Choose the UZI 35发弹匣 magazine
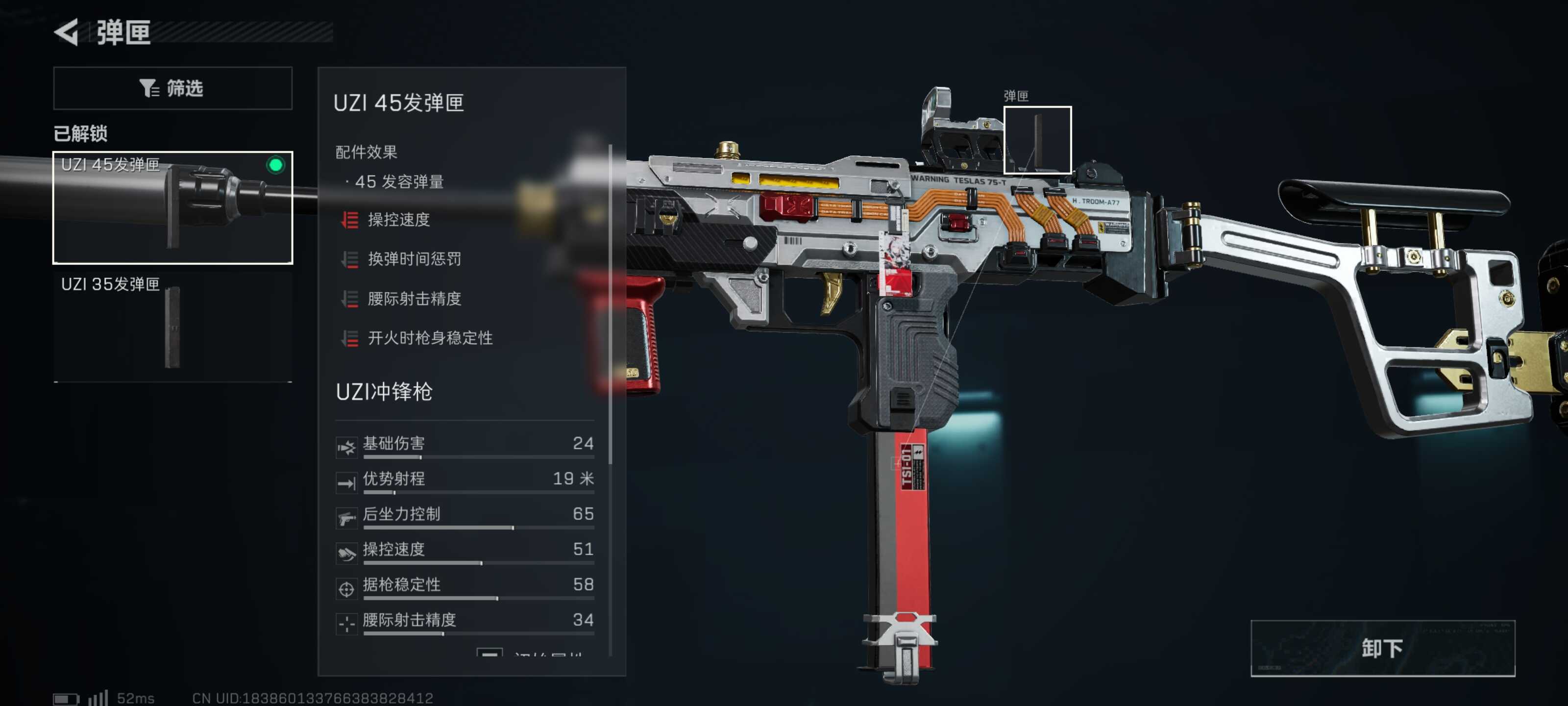The image size is (1568, 706). [x=172, y=326]
